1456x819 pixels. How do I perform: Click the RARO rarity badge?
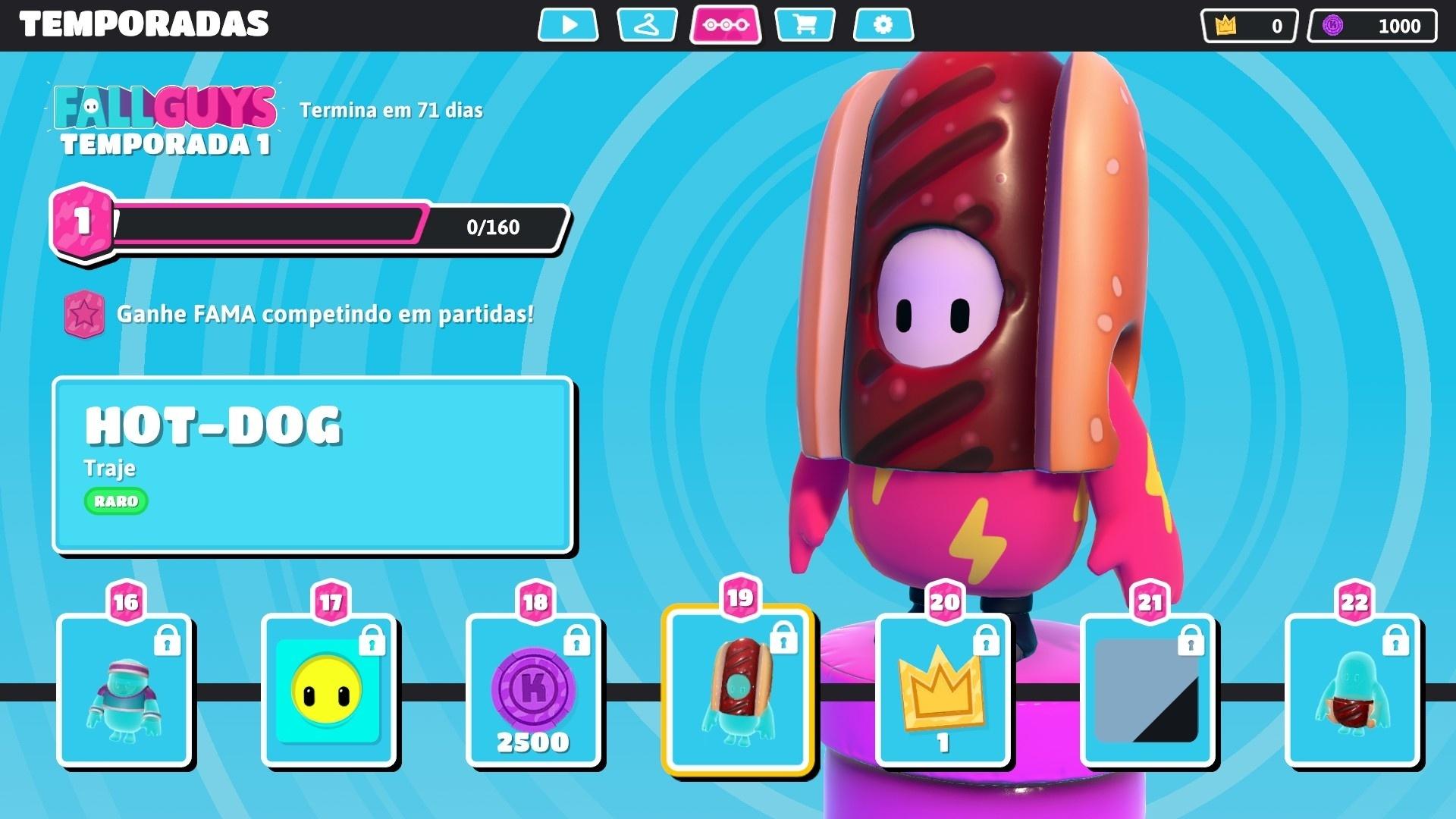(115, 502)
